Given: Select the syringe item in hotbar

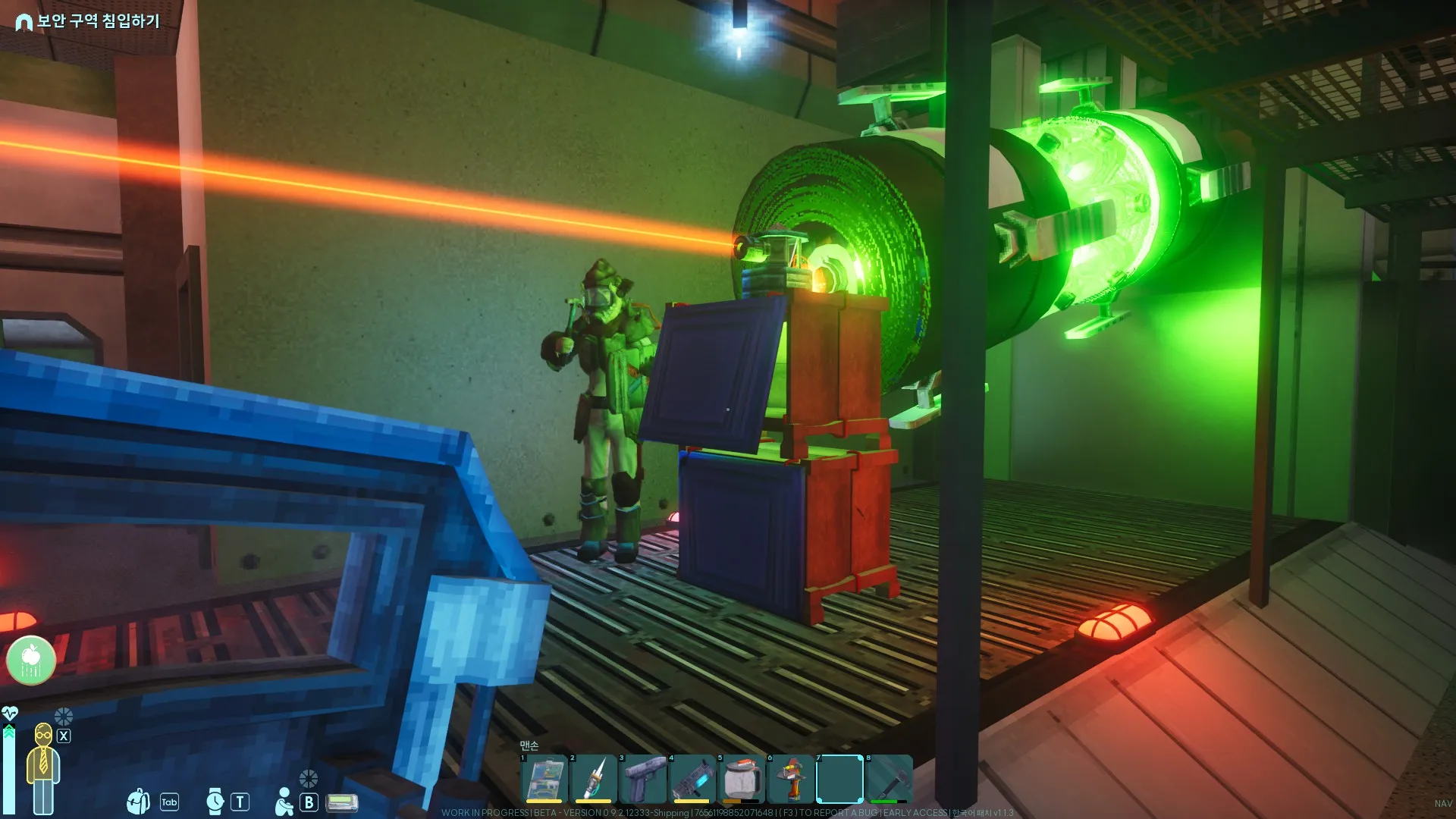Looking at the screenshot, I should pos(594,779).
